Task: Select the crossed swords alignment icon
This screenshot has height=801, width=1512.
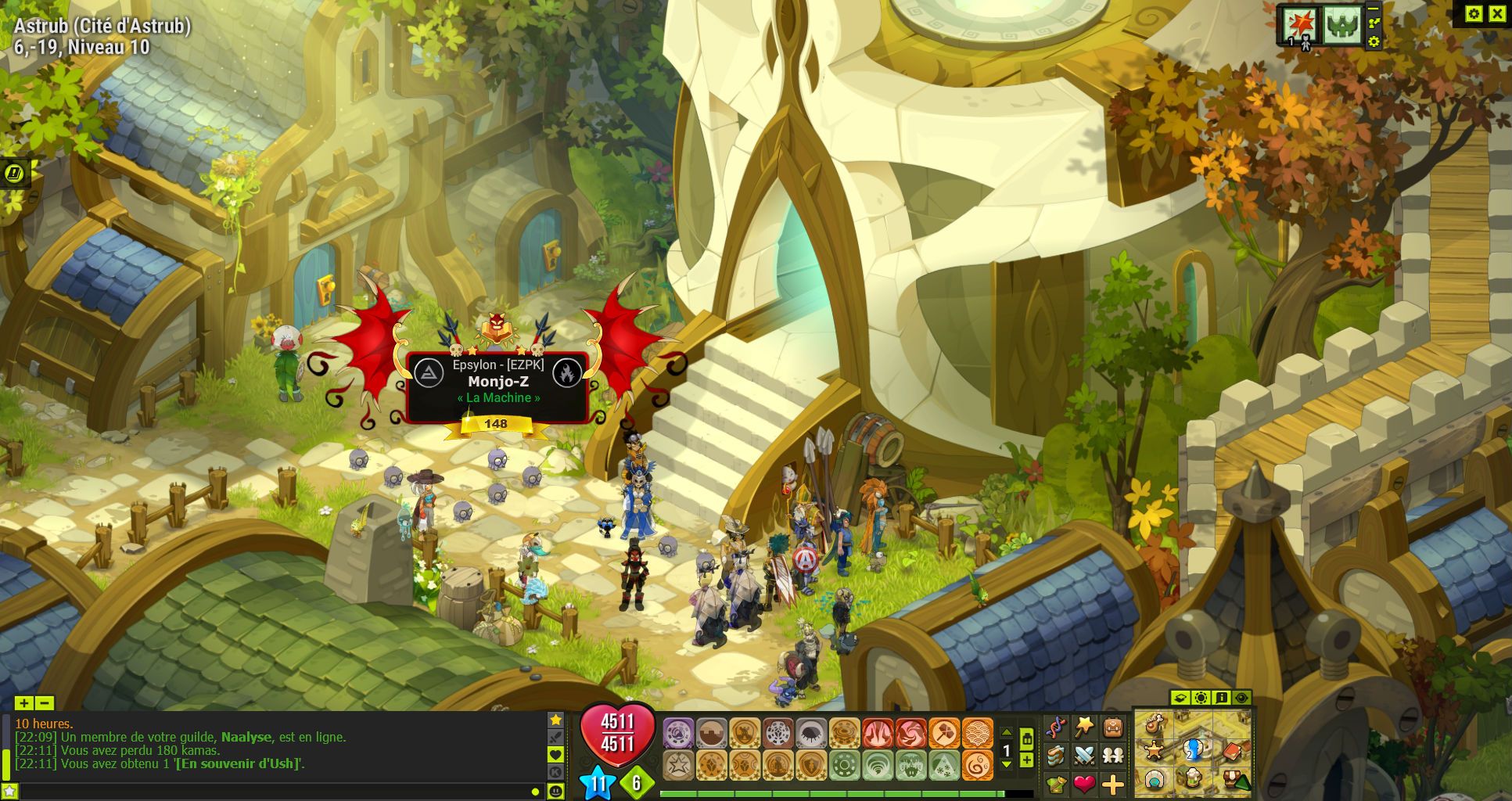Action: click(x=1083, y=755)
